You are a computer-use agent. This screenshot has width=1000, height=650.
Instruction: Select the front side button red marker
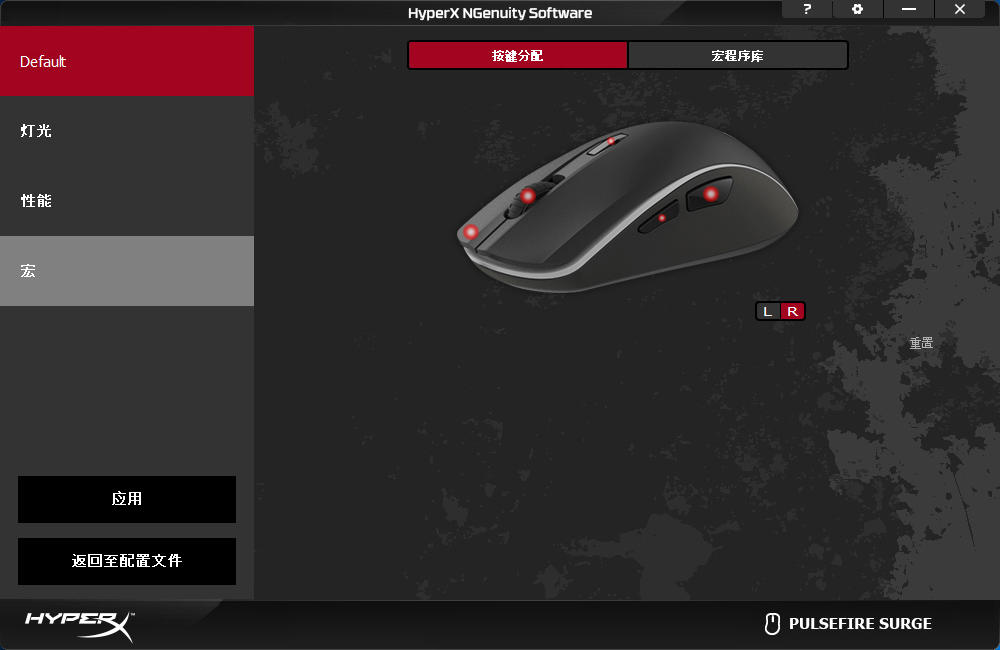662,217
